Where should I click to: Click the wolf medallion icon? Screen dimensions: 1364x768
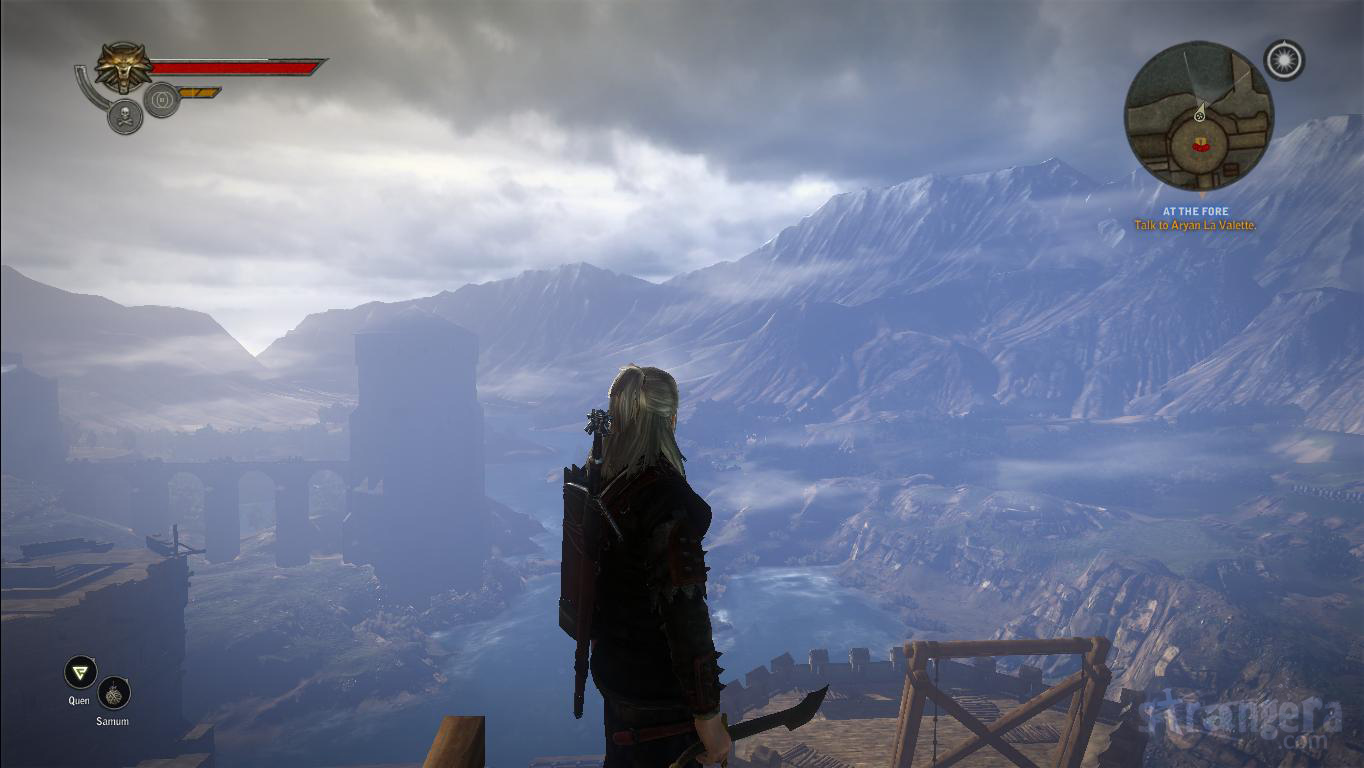124,66
